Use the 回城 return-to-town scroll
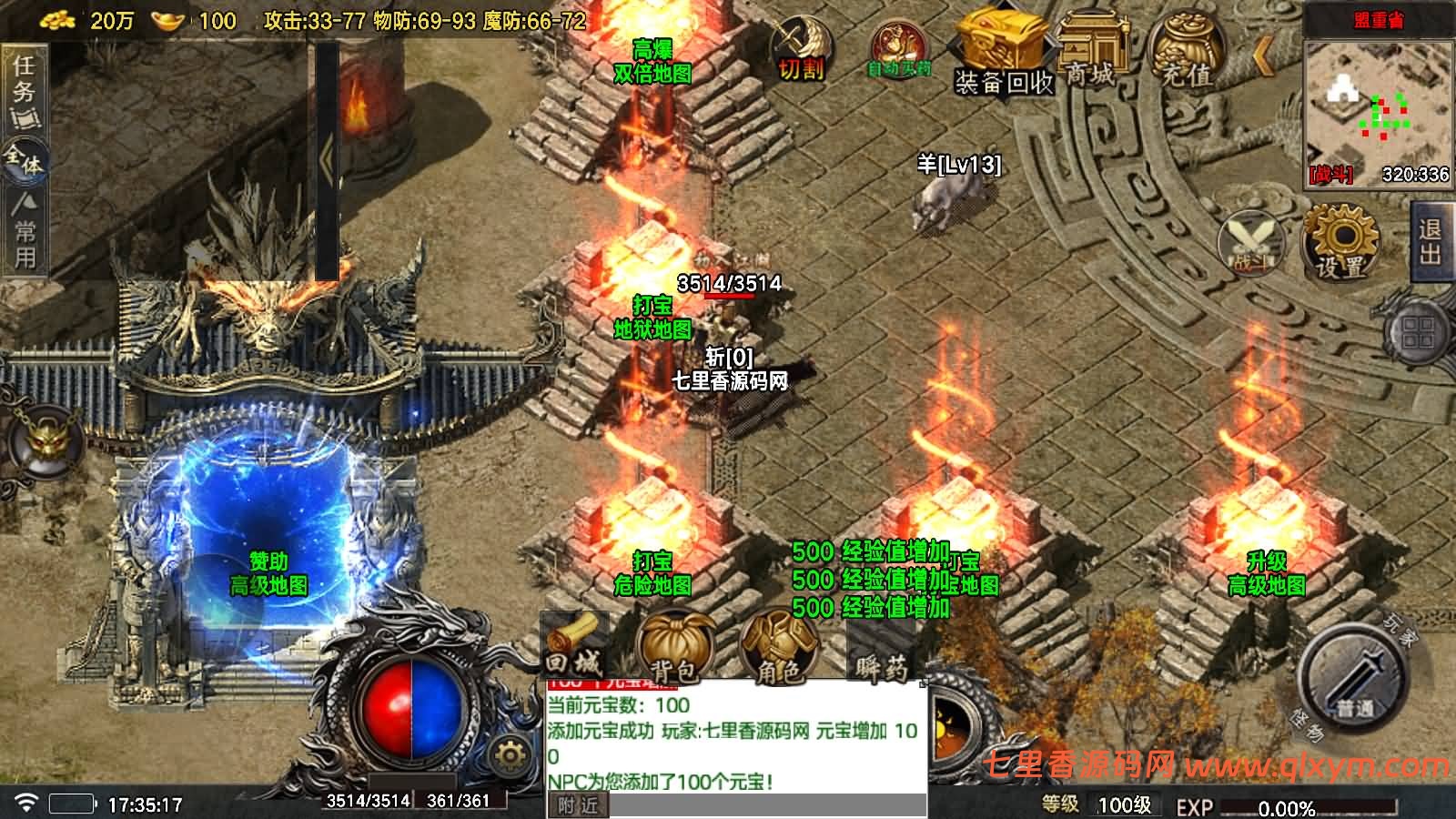The width and height of the screenshot is (1456, 819). point(572,646)
